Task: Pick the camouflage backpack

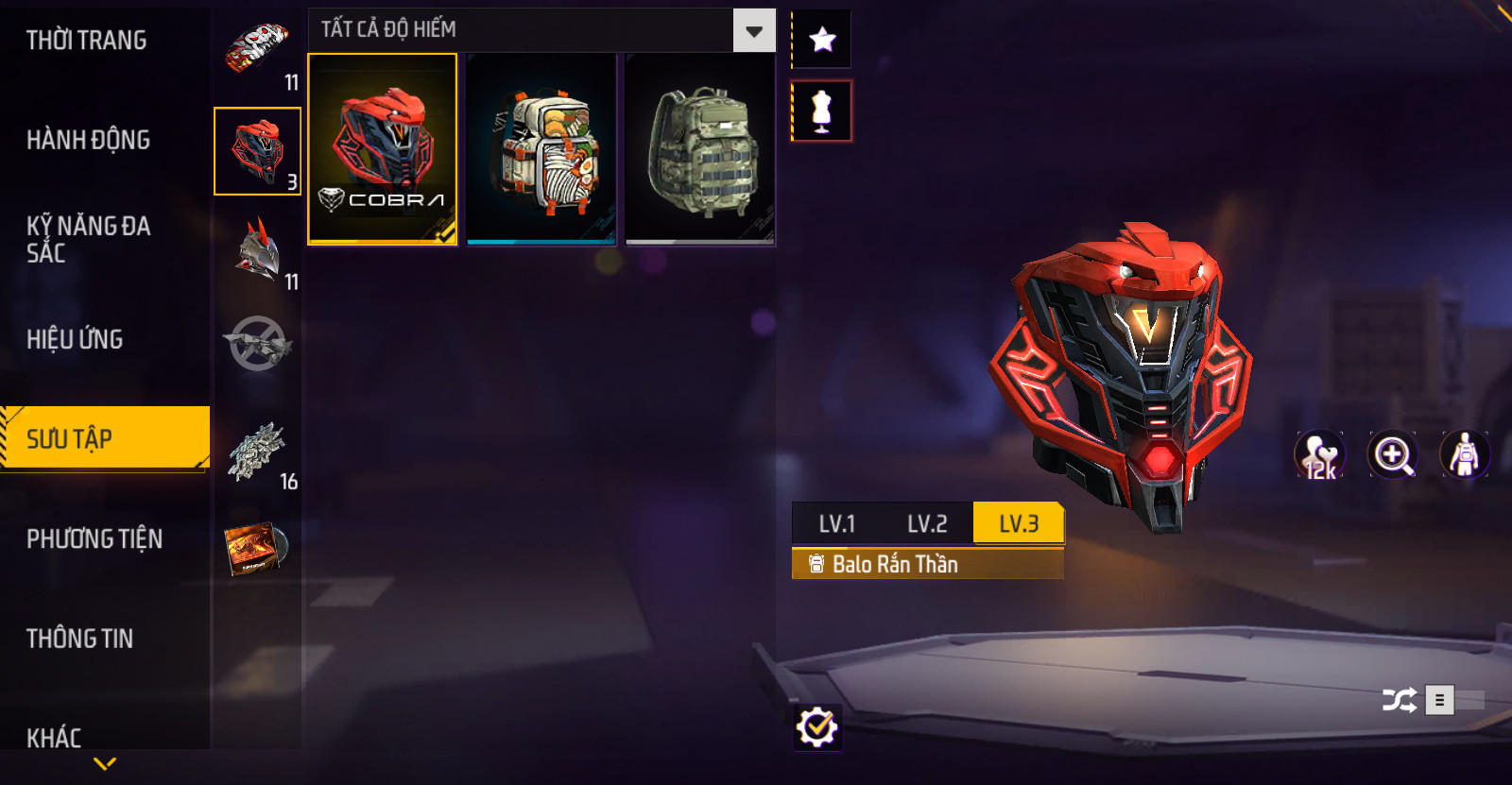Action: pos(700,149)
